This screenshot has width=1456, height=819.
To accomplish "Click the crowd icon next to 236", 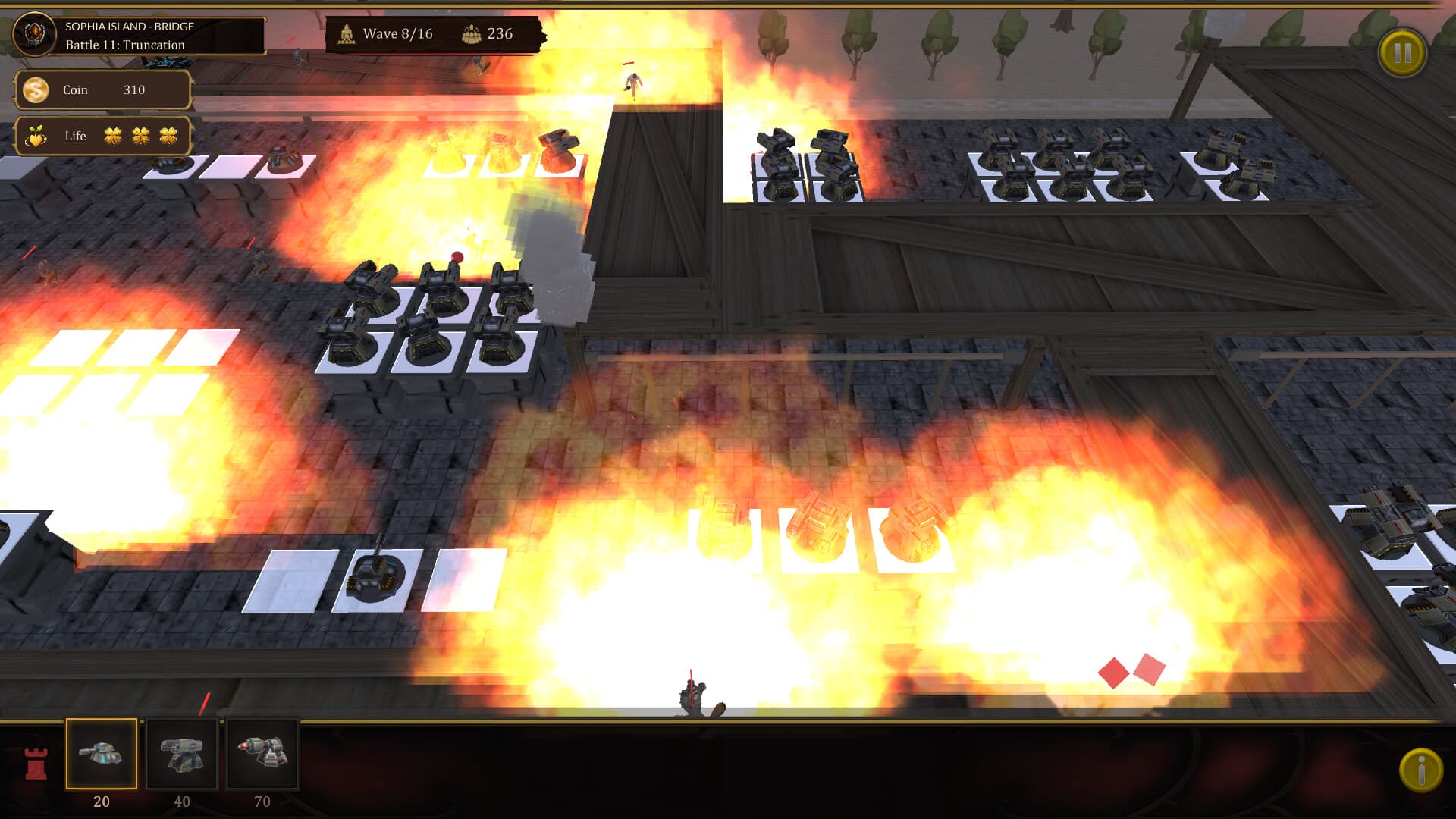I will pos(470,33).
